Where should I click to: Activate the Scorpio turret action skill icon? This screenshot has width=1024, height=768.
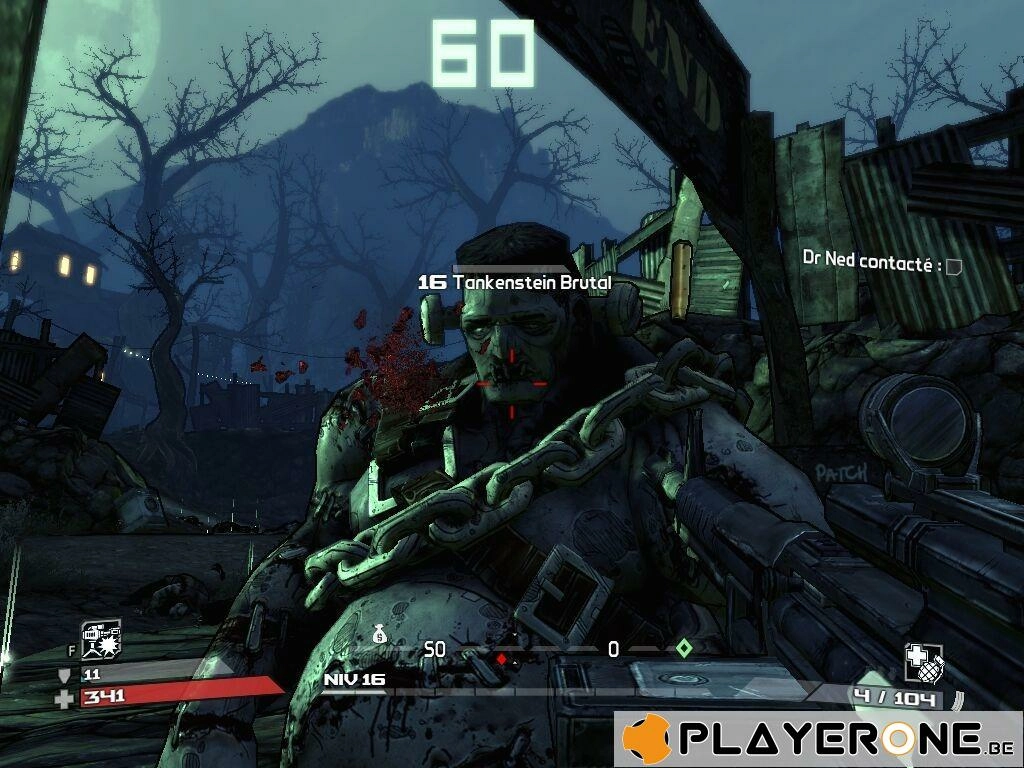click(x=101, y=638)
